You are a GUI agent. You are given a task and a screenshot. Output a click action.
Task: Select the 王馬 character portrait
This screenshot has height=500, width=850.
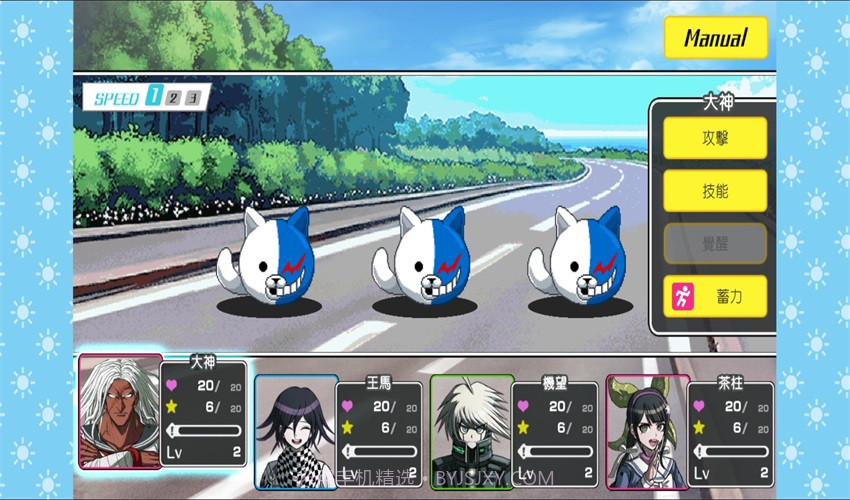295,432
